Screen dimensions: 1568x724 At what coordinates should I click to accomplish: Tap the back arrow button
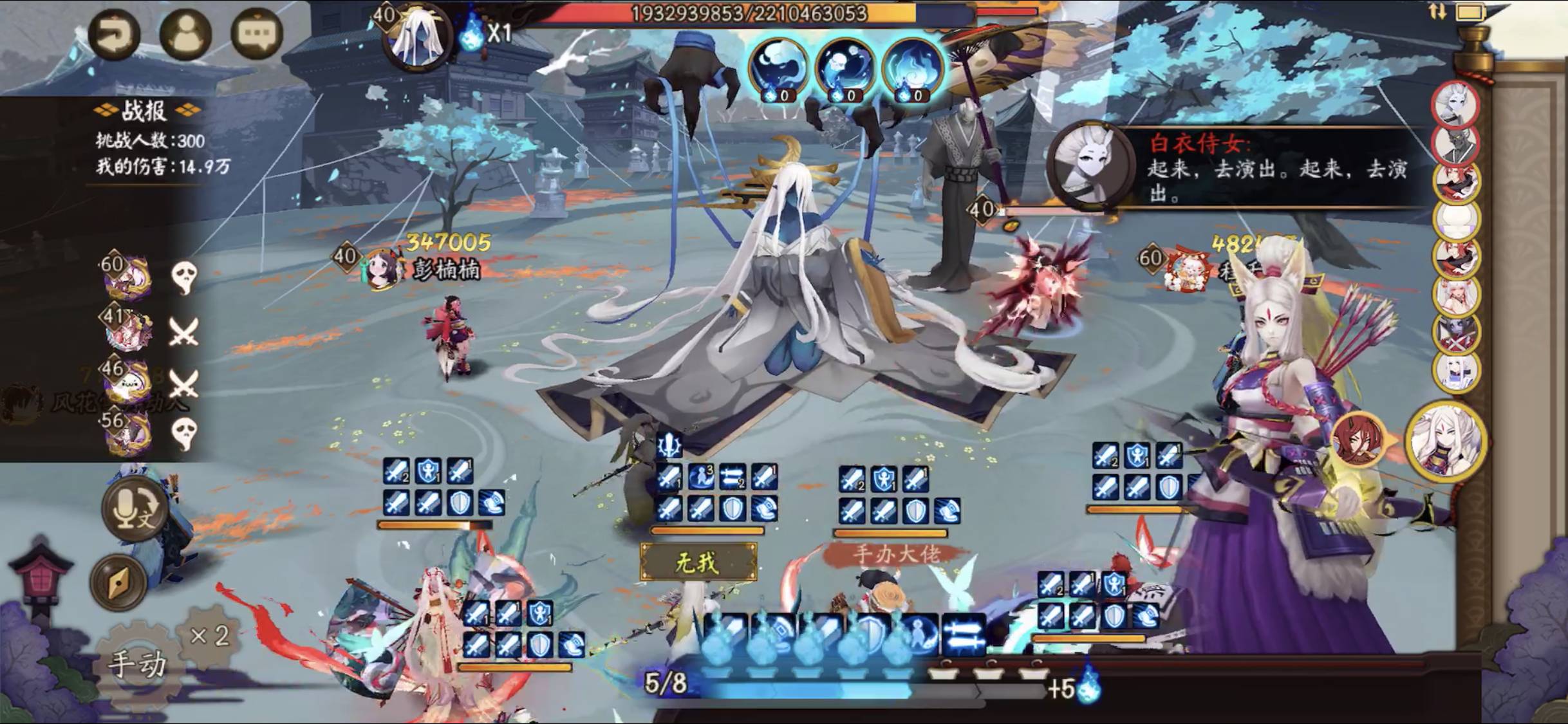[114, 33]
